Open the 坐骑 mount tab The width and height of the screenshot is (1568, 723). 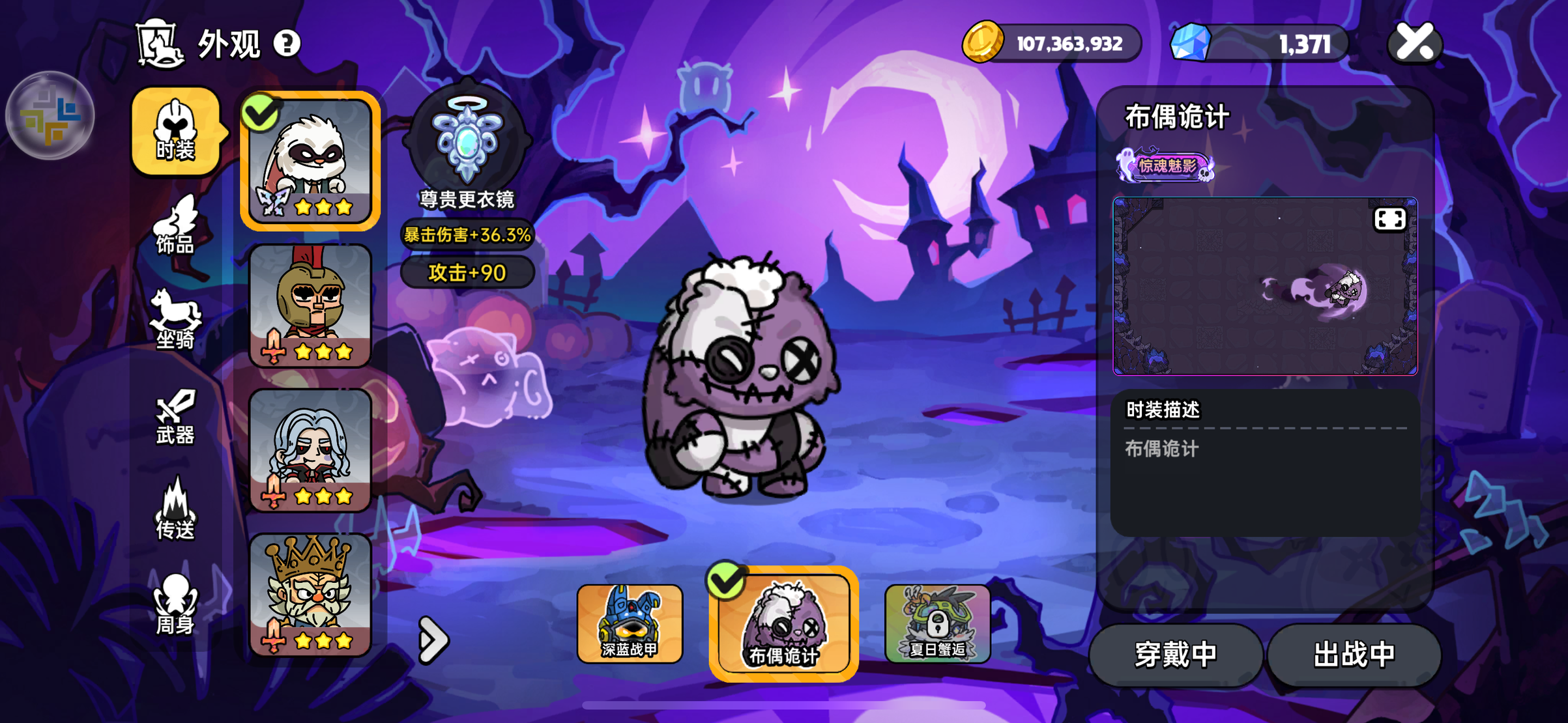(175, 320)
